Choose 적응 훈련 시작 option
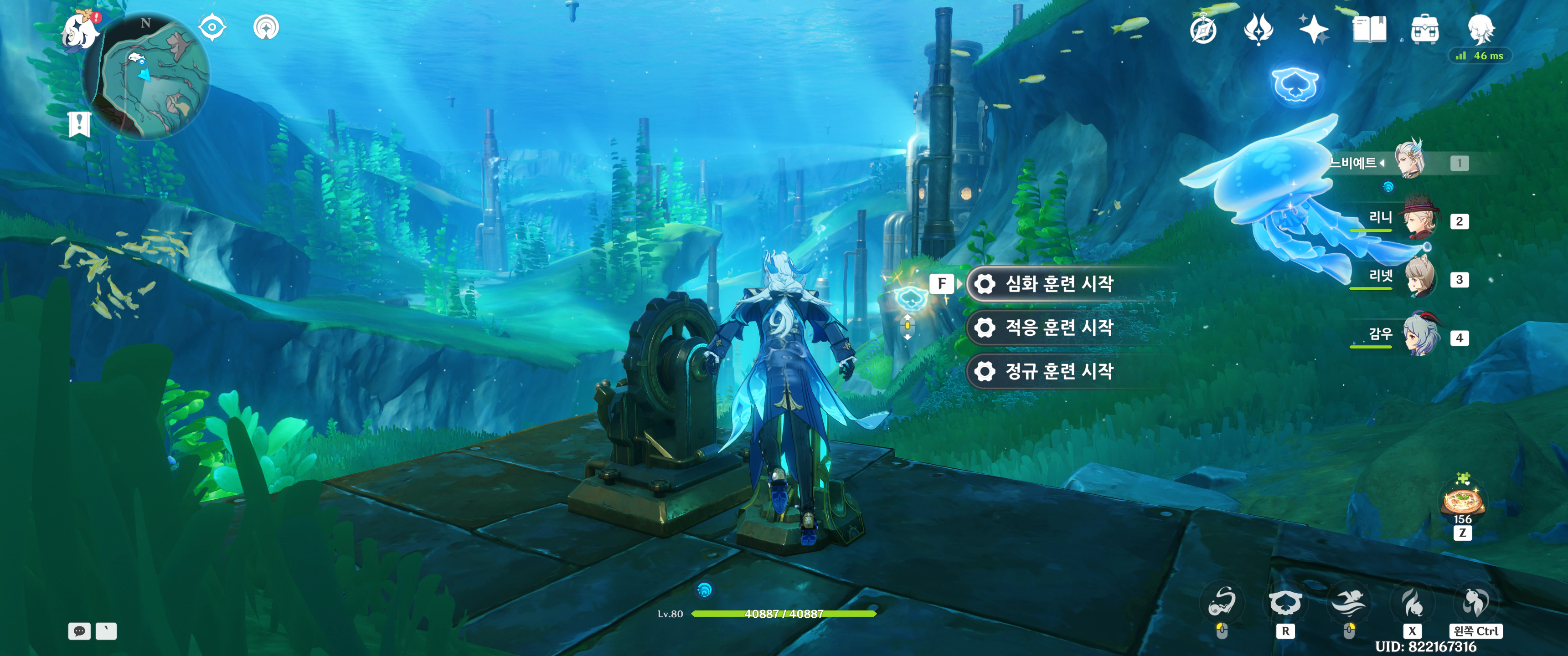This screenshot has height=656, width=1568. coord(1058,328)
